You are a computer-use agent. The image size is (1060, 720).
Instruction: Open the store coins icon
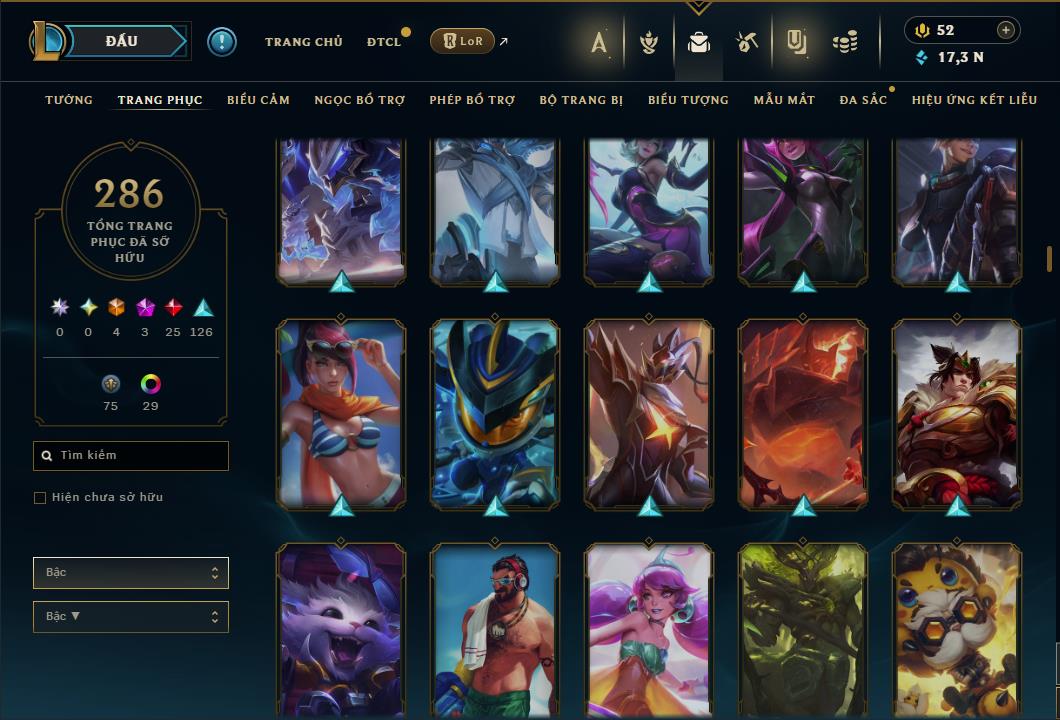point(845,43)
